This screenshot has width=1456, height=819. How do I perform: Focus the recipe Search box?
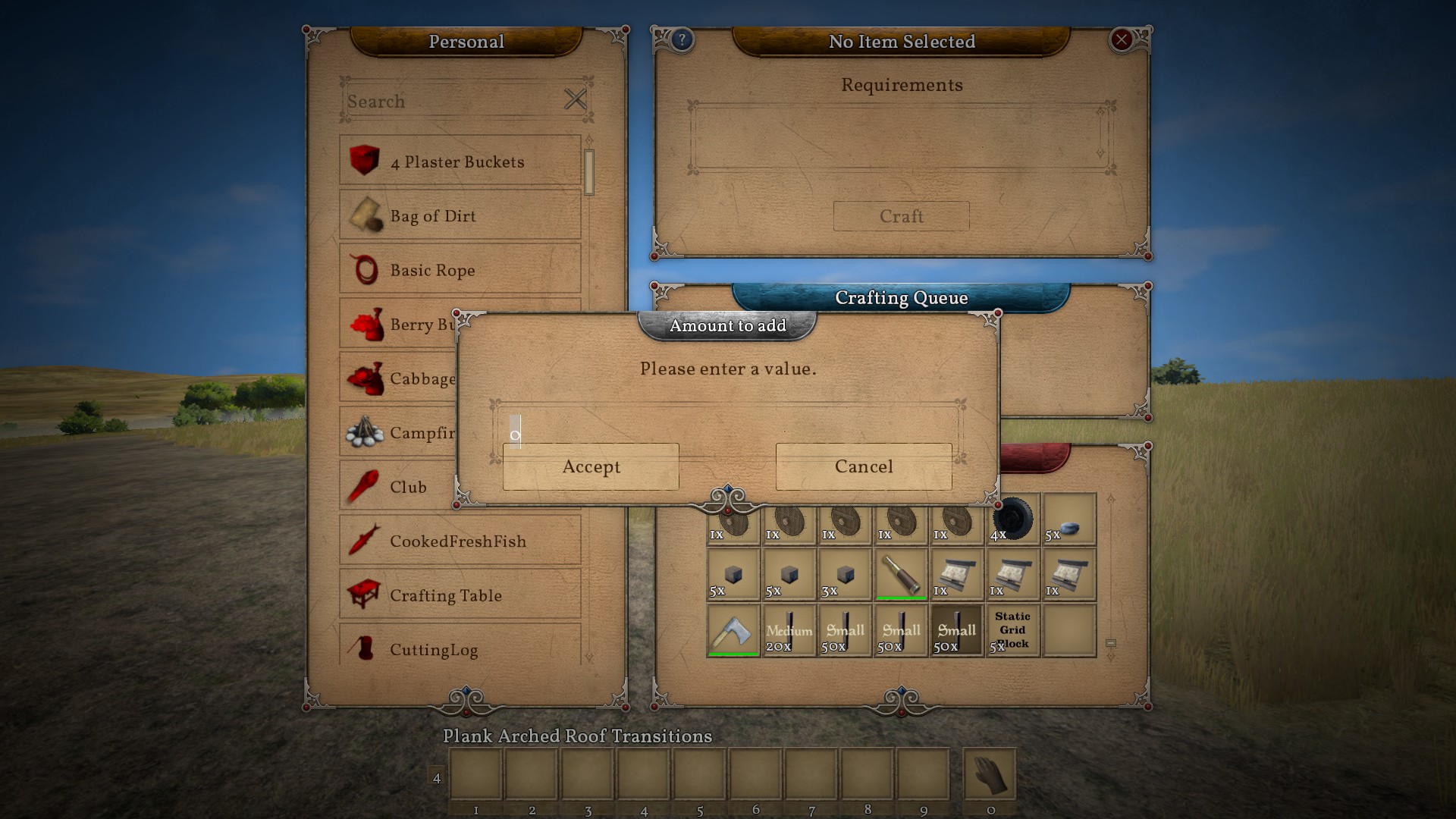451,101
